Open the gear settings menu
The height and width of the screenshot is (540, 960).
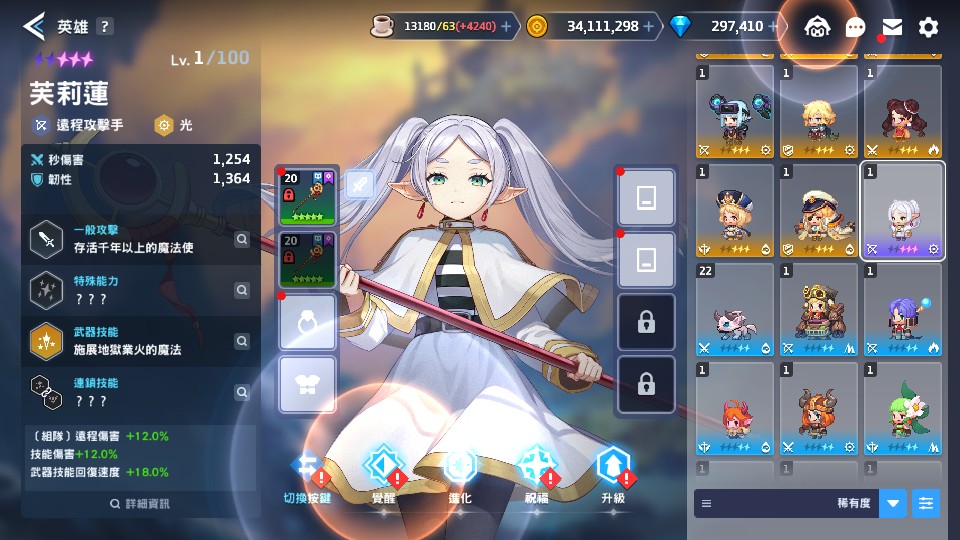929,27
